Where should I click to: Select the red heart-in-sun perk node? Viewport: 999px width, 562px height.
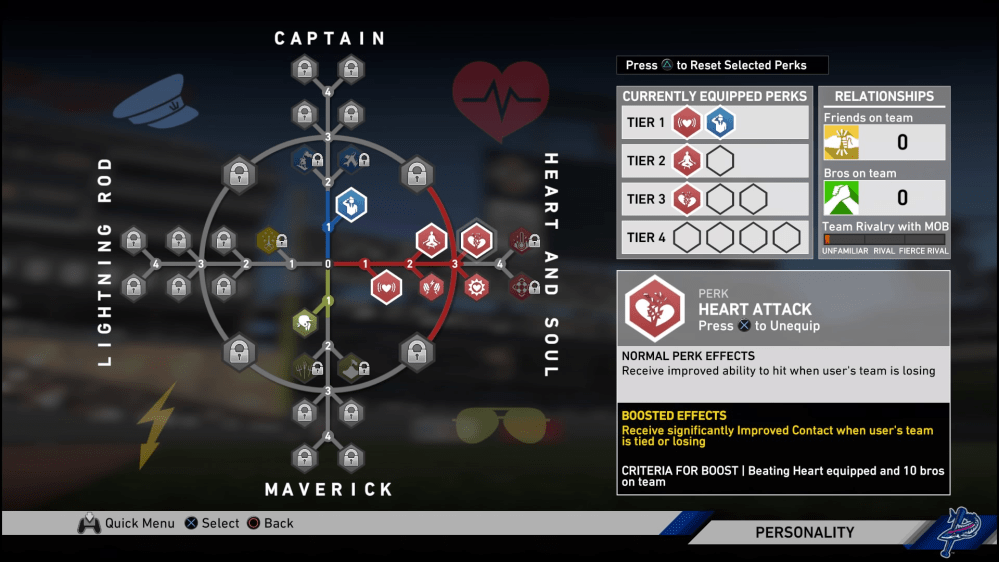(x=477, y=288)
